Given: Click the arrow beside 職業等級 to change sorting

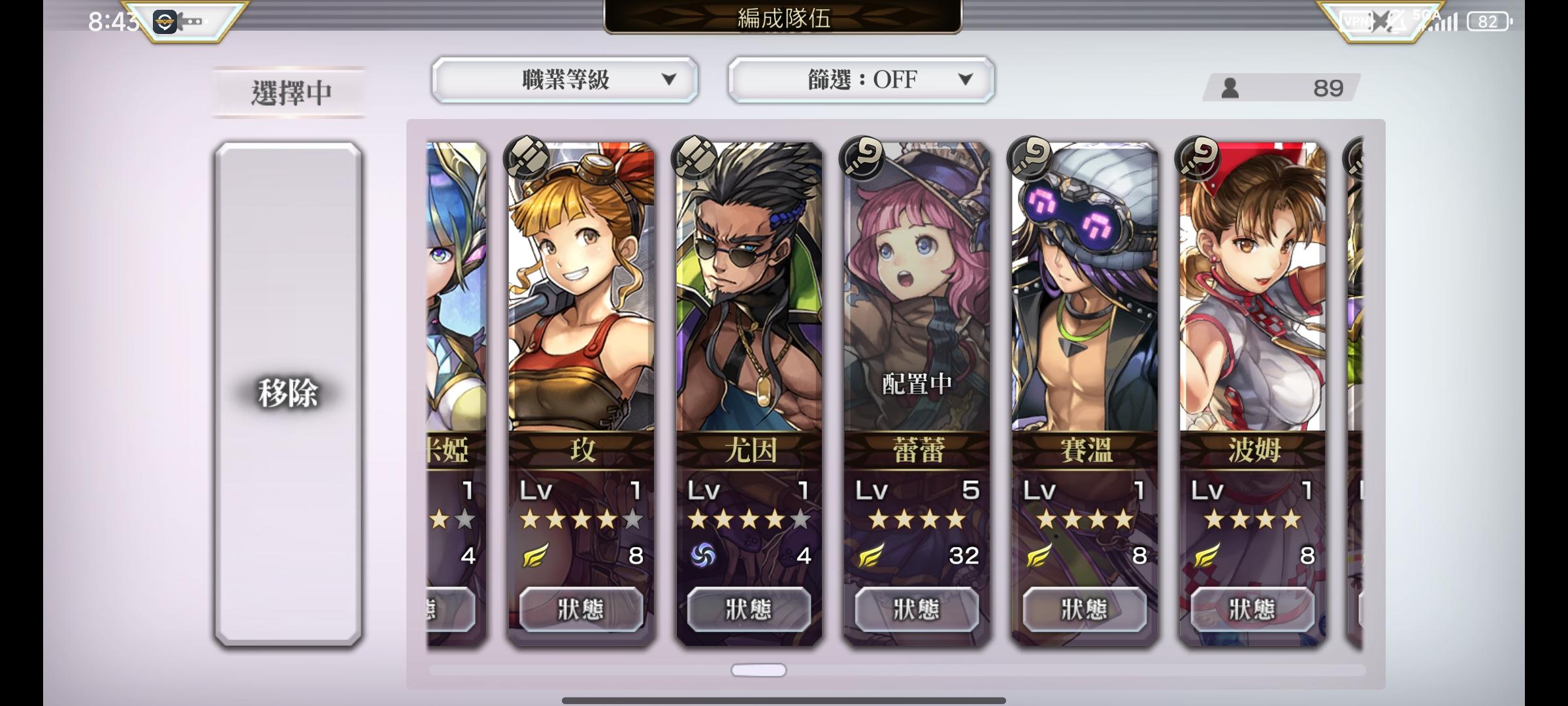Looking at the screenshot, I should pos(670,80).
